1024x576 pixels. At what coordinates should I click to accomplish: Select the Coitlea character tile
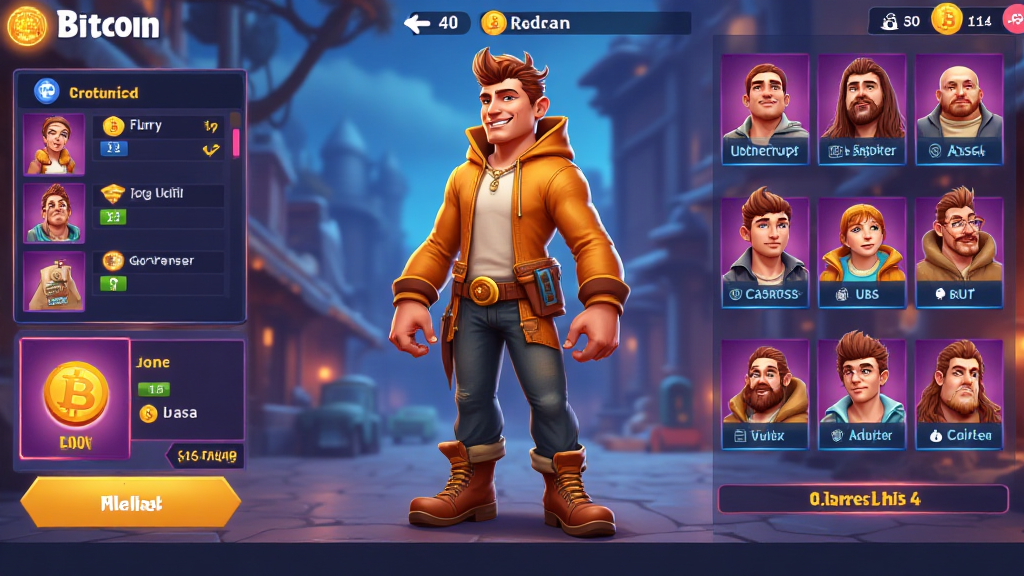[x=958, y=394]
